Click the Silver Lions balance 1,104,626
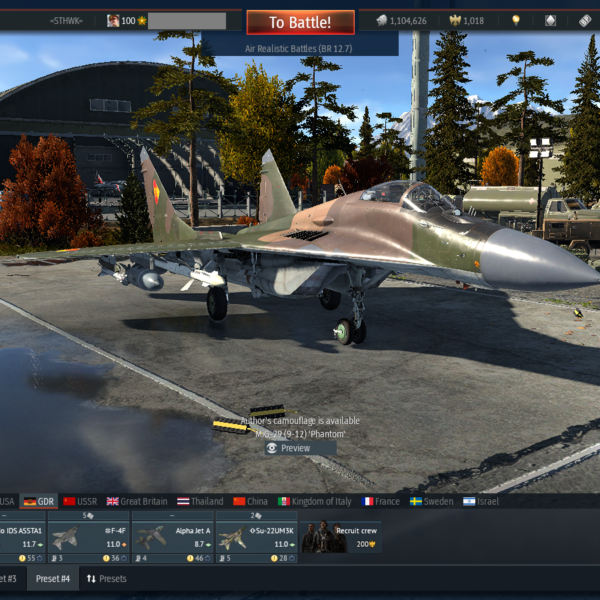This screenshot has height=600, width=600. pyautogui.click(x=401, y=21)
